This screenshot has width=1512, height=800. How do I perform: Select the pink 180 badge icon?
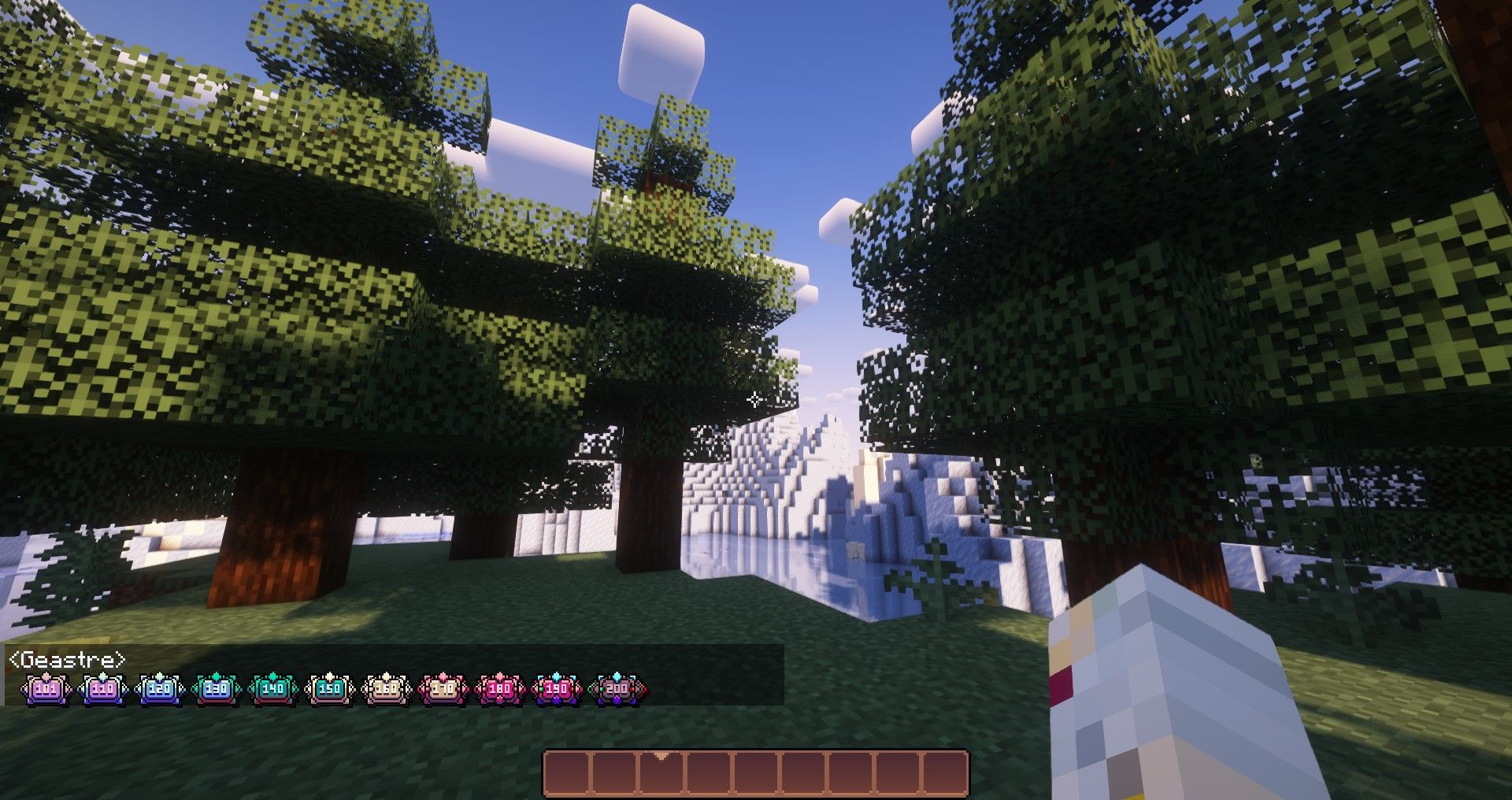coord(498,688)
